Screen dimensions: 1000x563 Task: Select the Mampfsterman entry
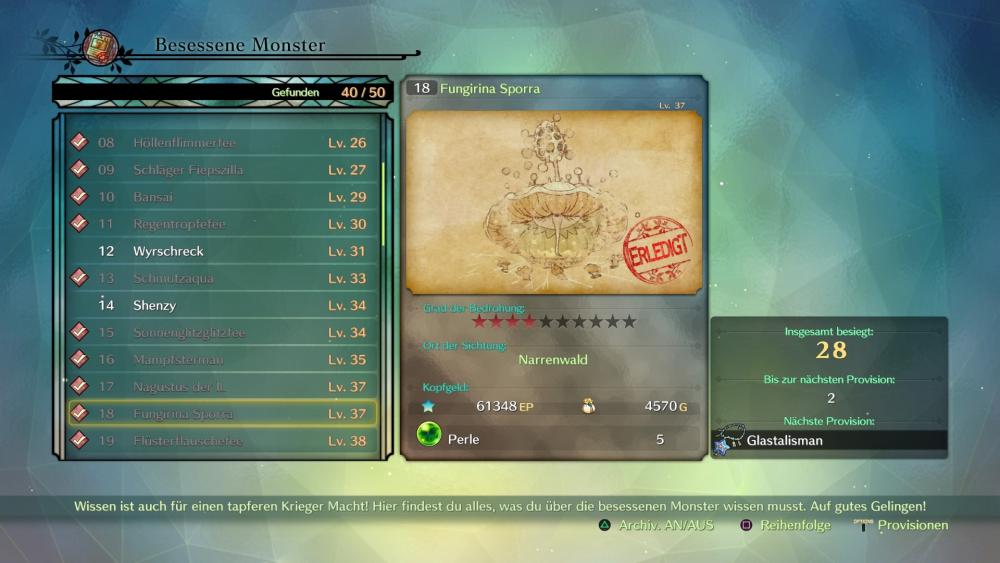tap(222, 359)
